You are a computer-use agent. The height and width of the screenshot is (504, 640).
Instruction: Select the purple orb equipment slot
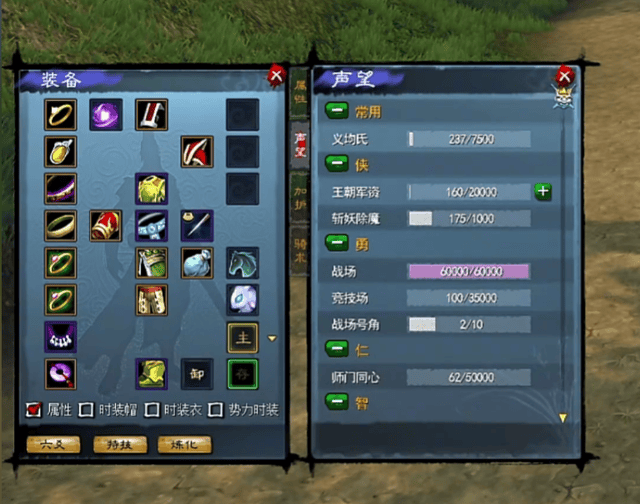coord(106,115)
